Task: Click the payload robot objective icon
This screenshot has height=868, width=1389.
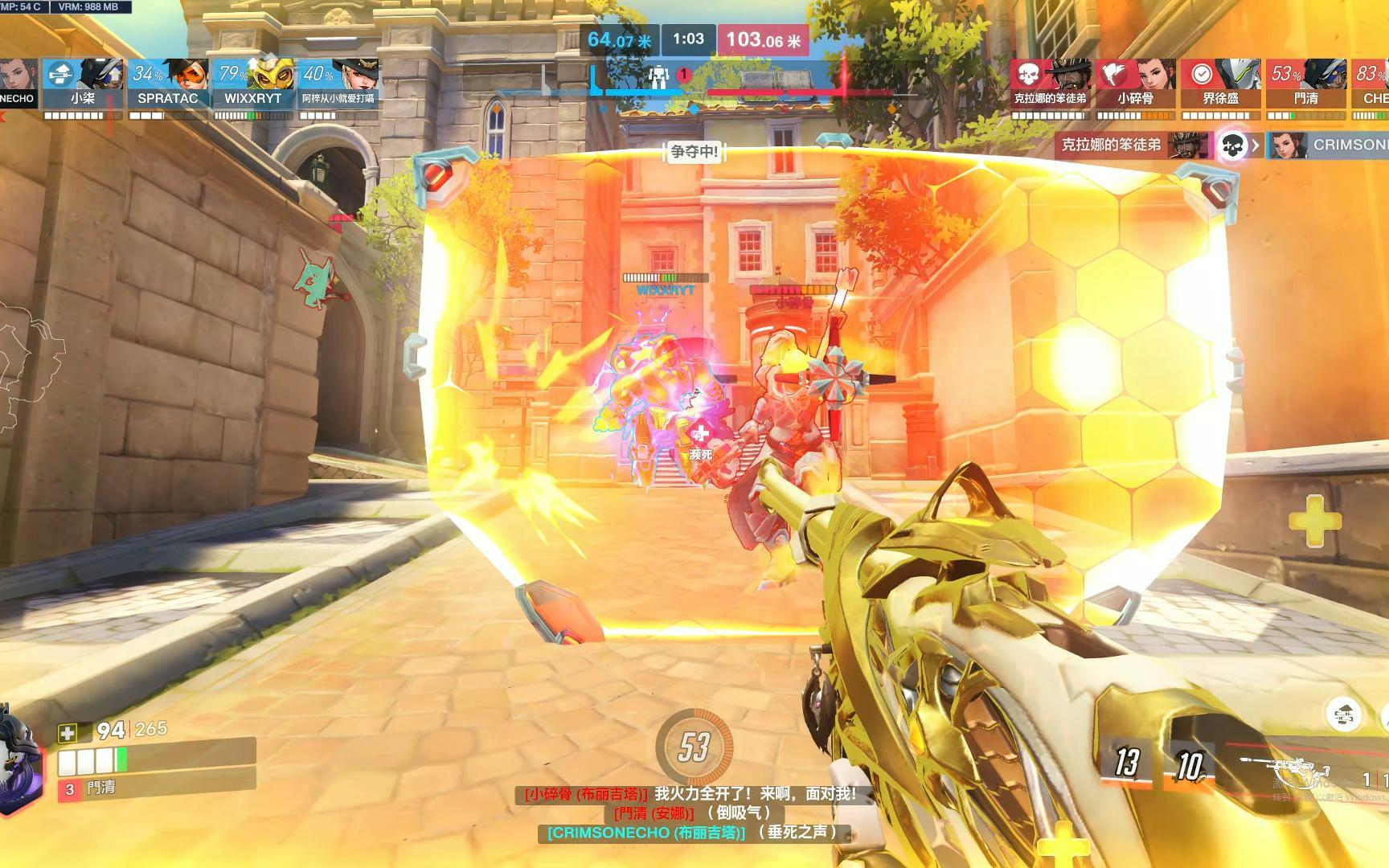Action: (x=659, y=76)
